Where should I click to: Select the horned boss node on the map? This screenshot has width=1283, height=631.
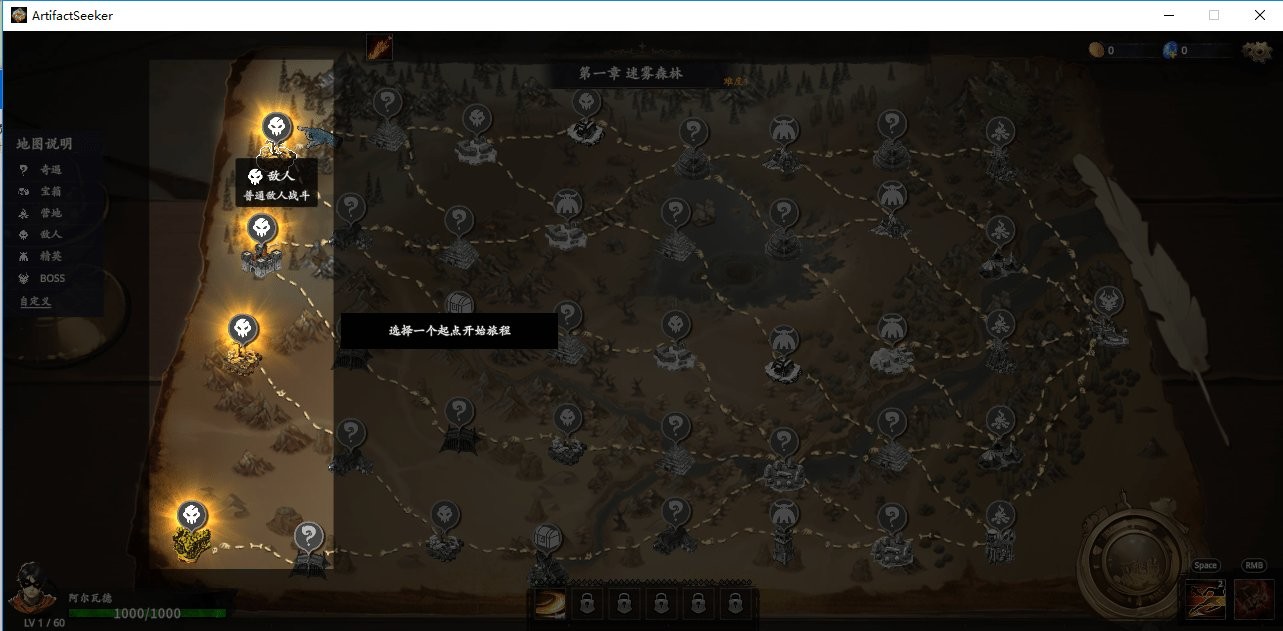point(1108,301)
